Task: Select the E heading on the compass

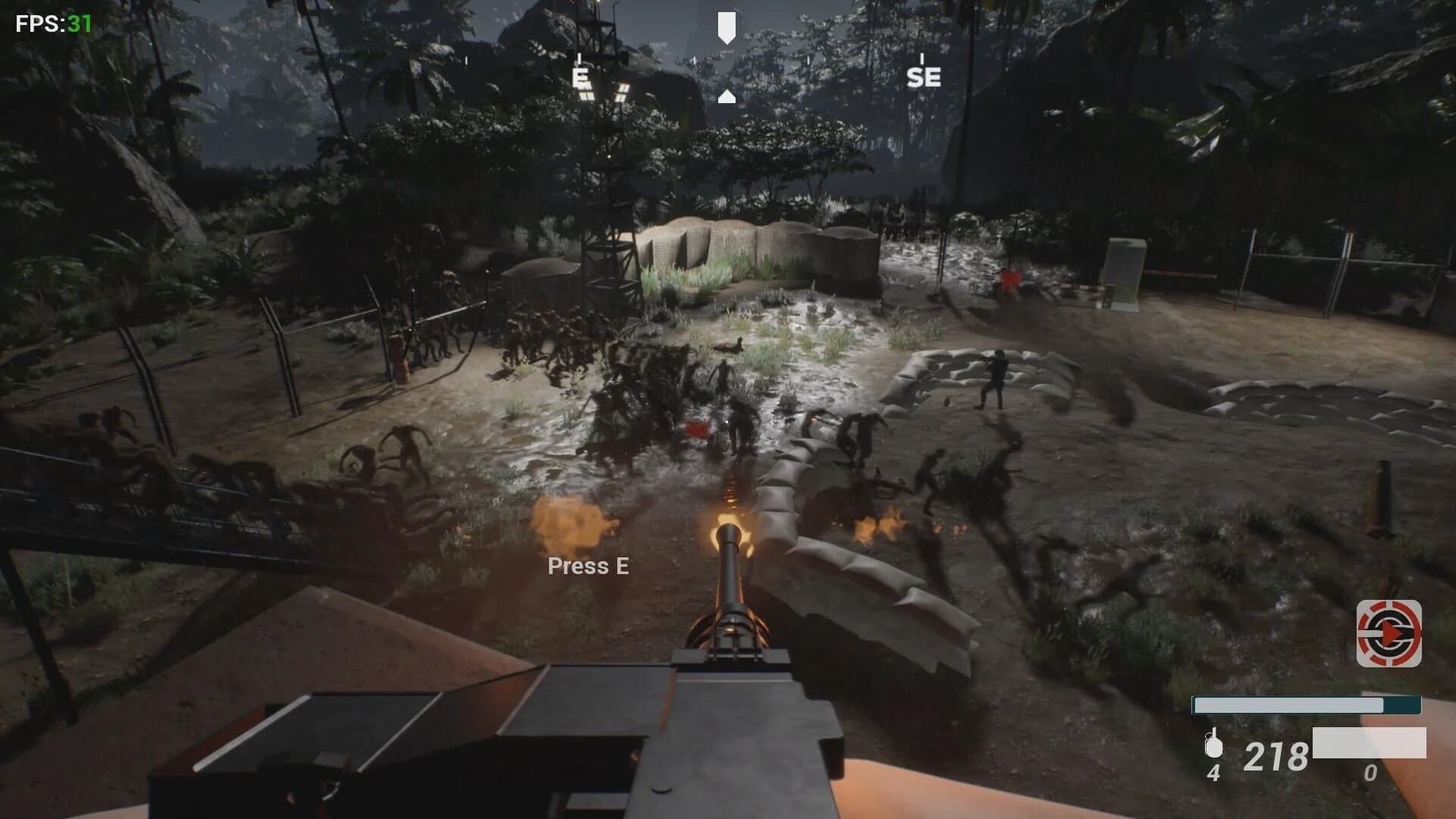Action: tap(581, 77)
